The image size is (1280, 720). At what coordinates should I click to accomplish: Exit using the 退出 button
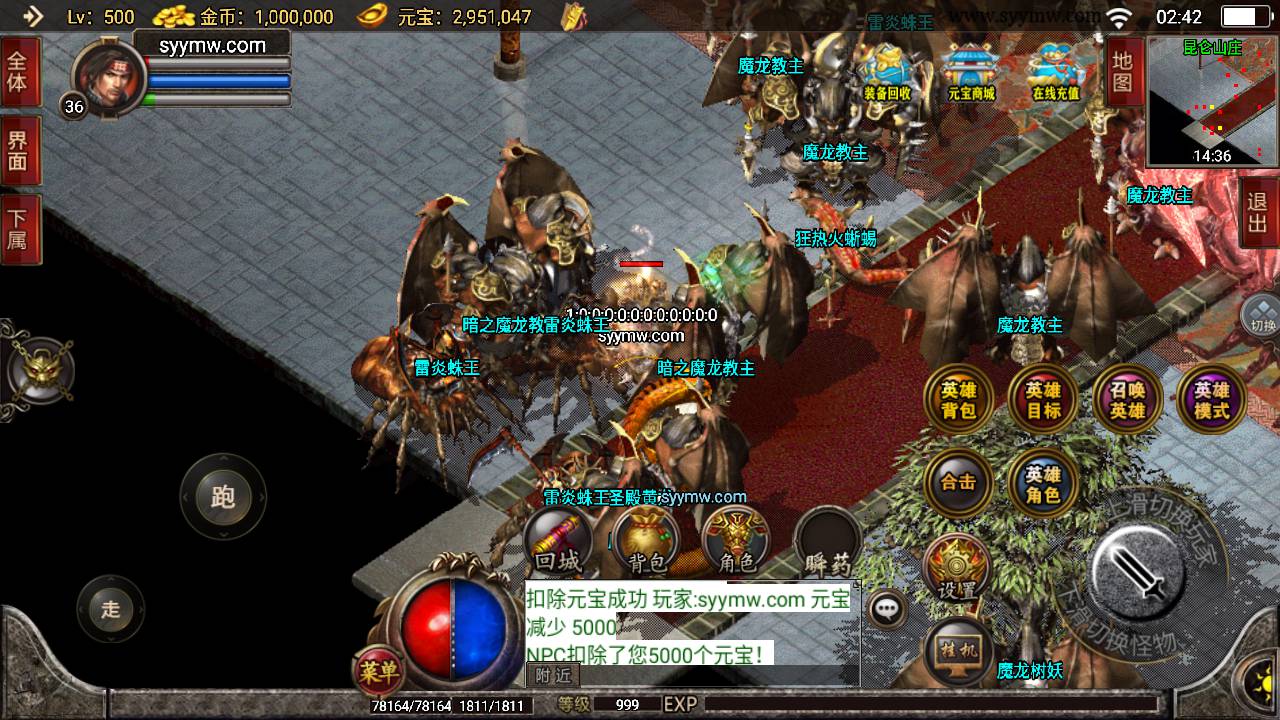tap(1258, 212)
